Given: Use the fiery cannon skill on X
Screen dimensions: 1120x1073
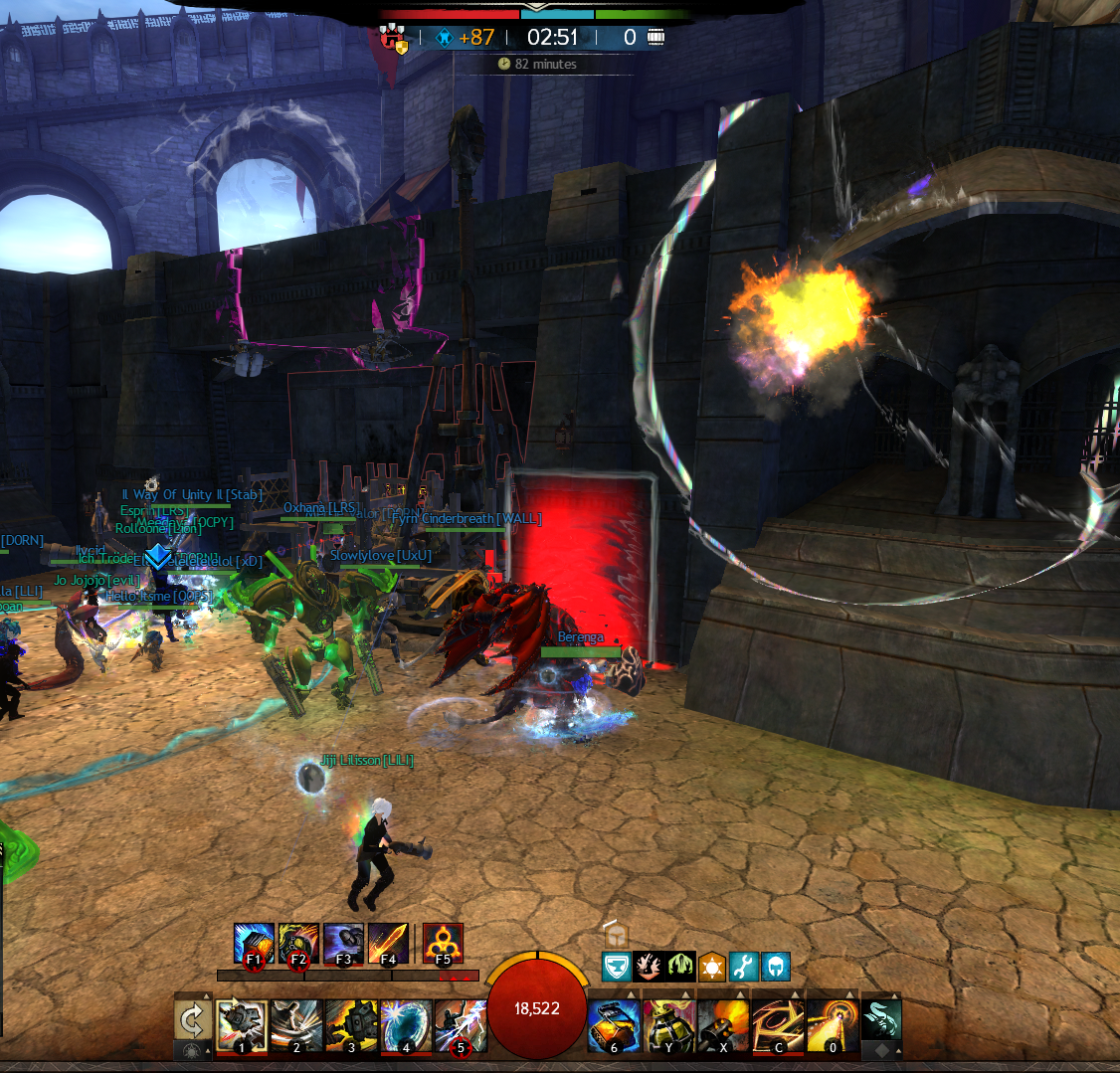Looking at the screenshot, I should (x=723, y=1025).
